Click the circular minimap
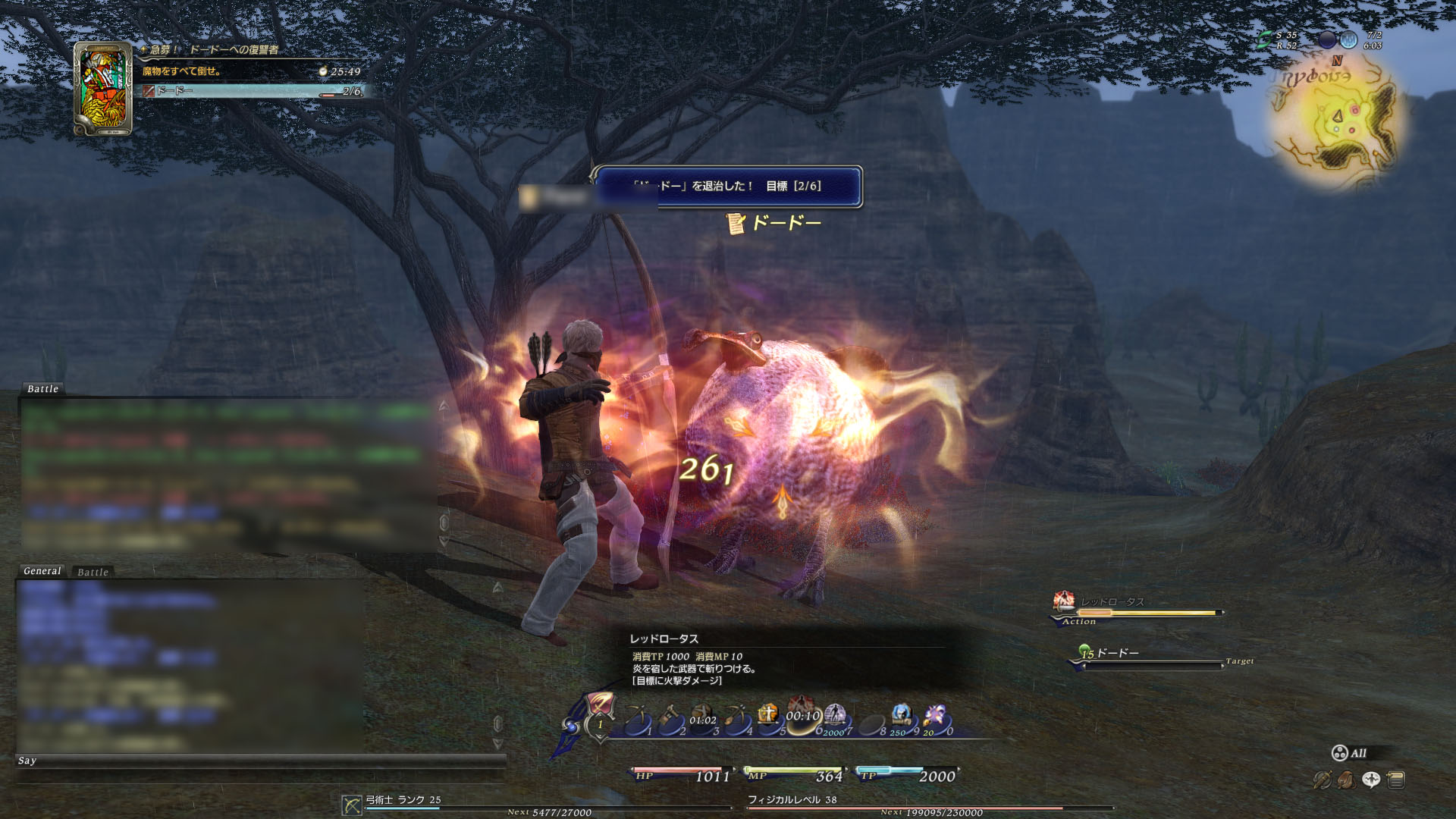The width and height of the screenshot is (1456, 819). [1338, 121]
